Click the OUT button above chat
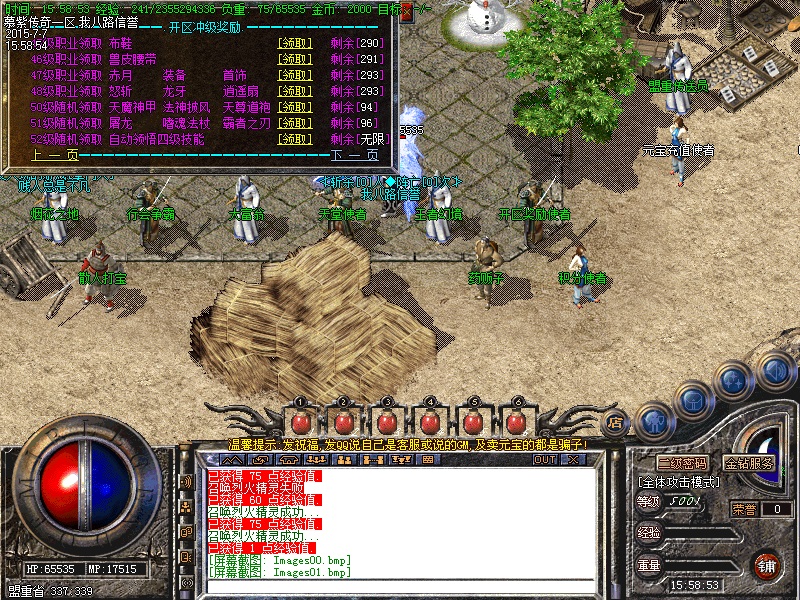 (x=544, y=460)
